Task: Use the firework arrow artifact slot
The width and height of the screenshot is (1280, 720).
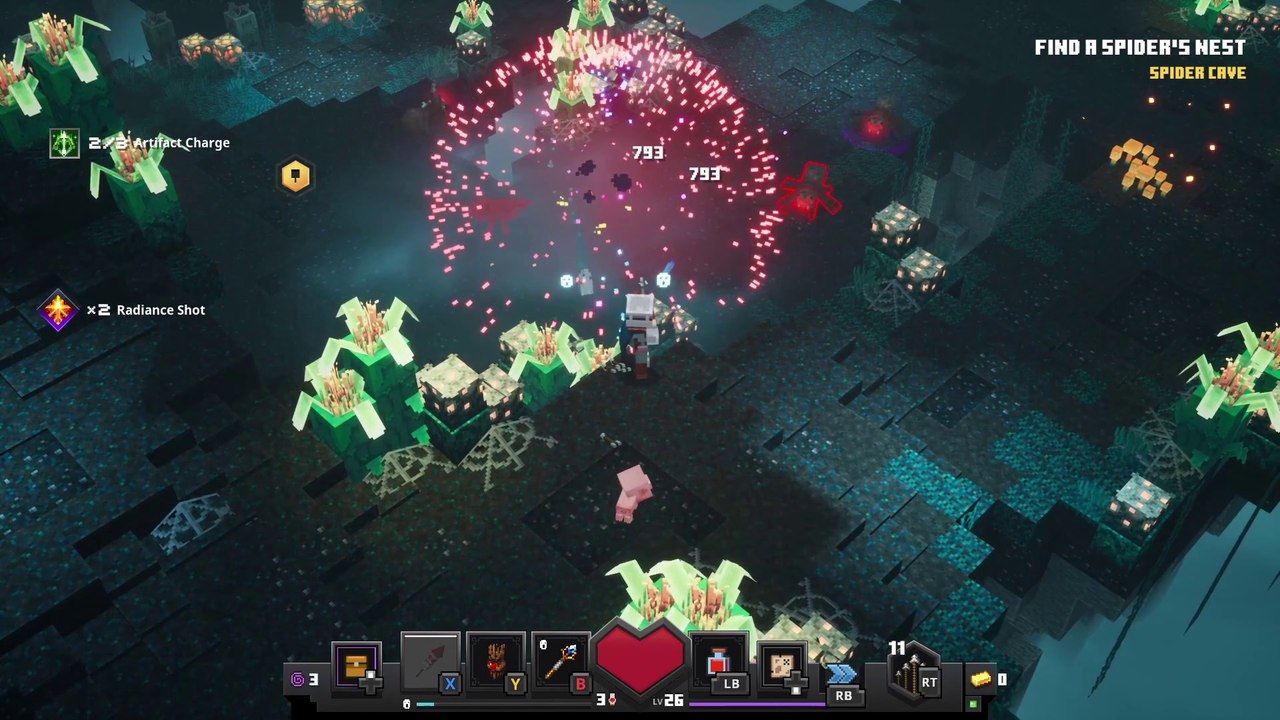Action: (430, 661)
